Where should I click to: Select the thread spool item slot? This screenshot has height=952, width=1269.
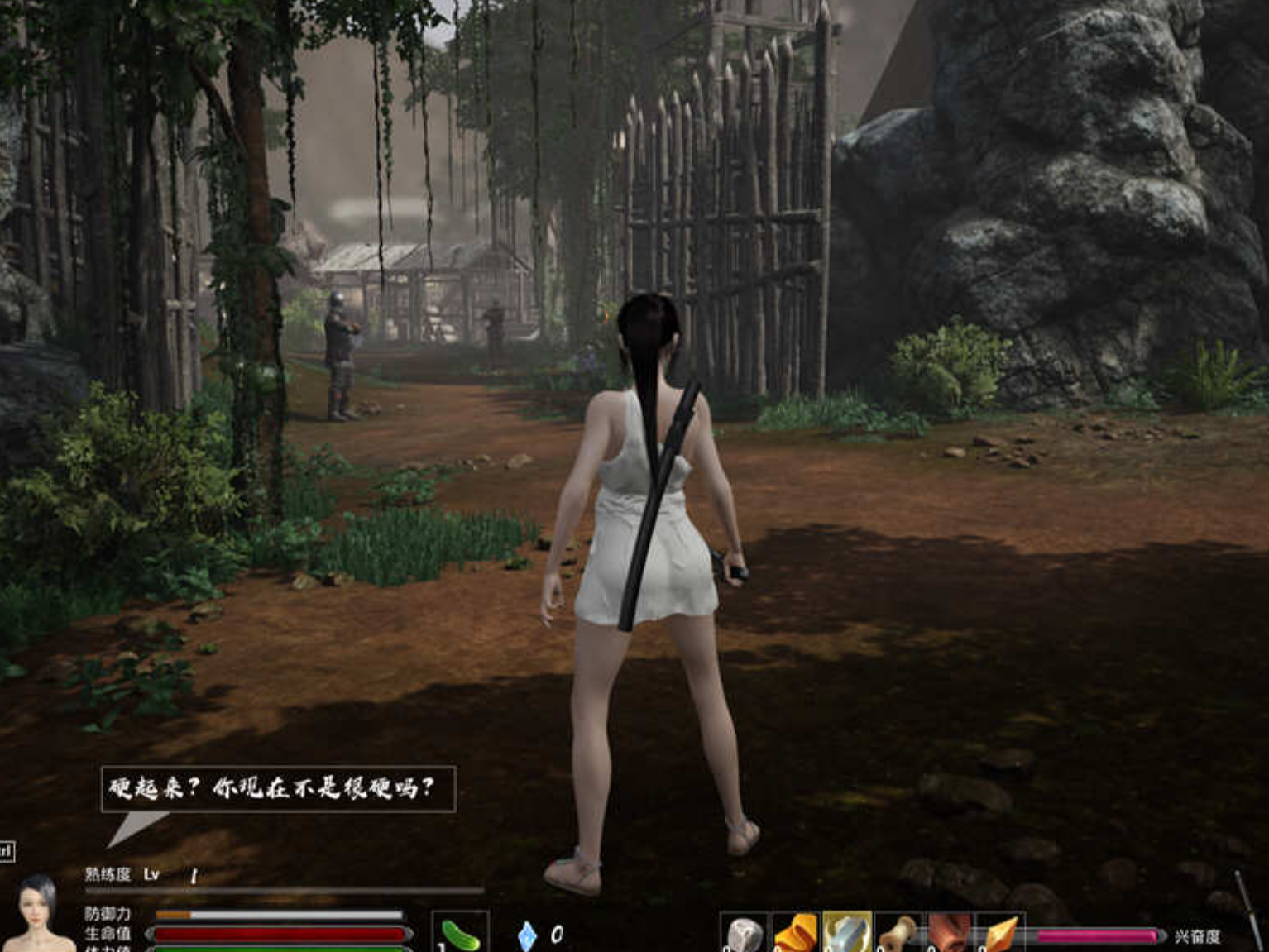coord(898,933)
